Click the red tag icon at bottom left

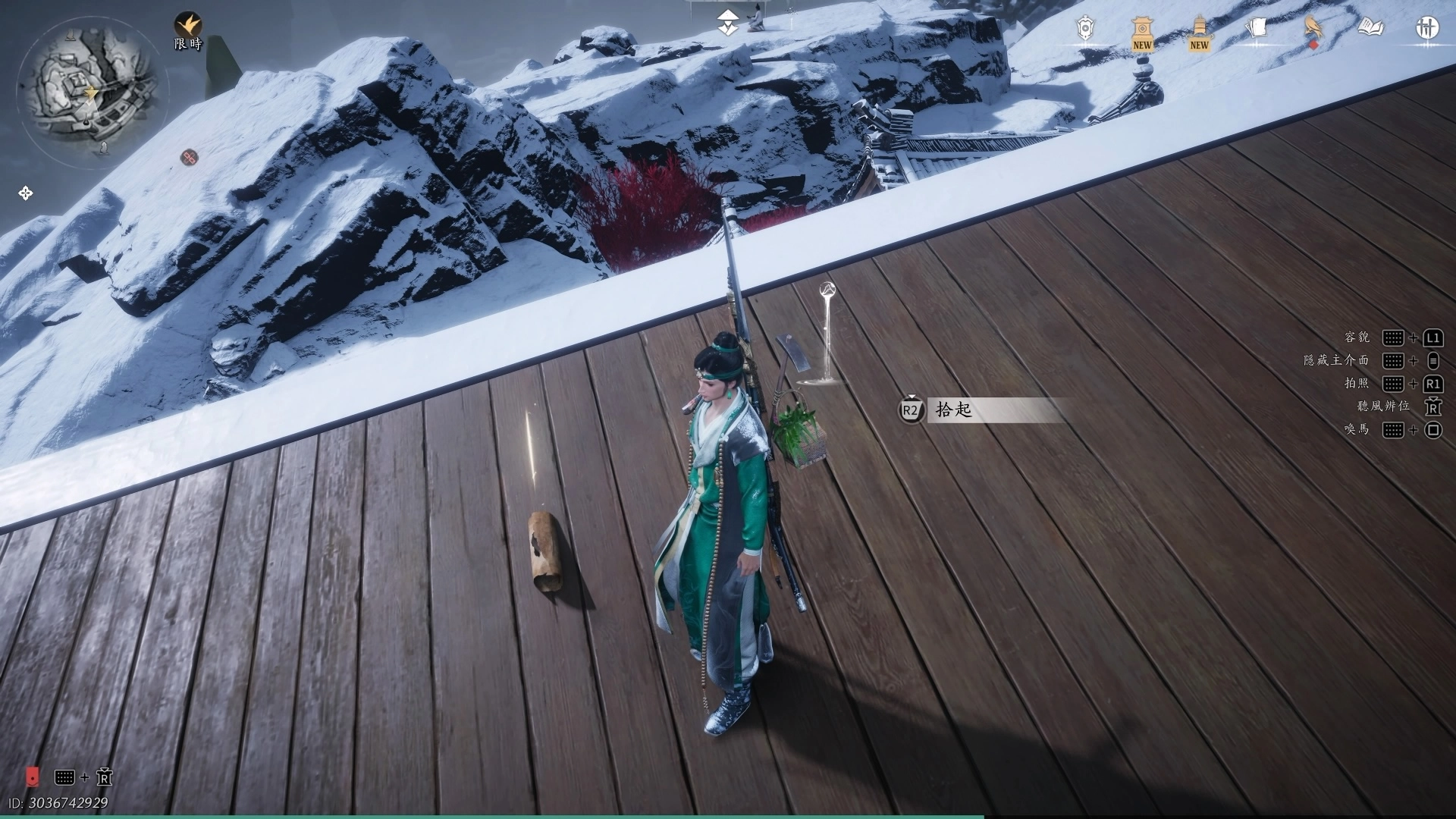[32, 777]
